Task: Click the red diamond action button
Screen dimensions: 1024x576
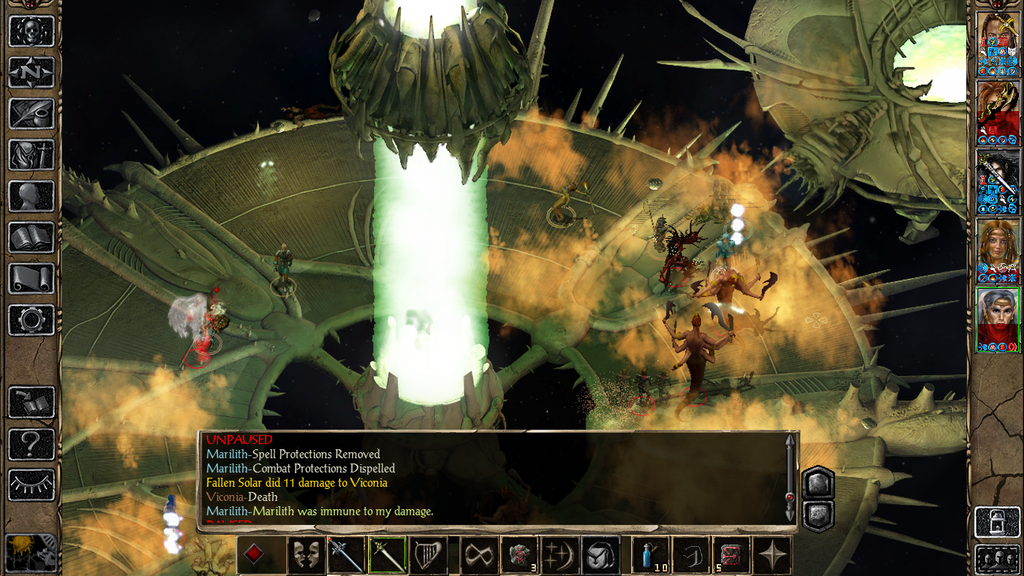Action: (x=255, y=555)
